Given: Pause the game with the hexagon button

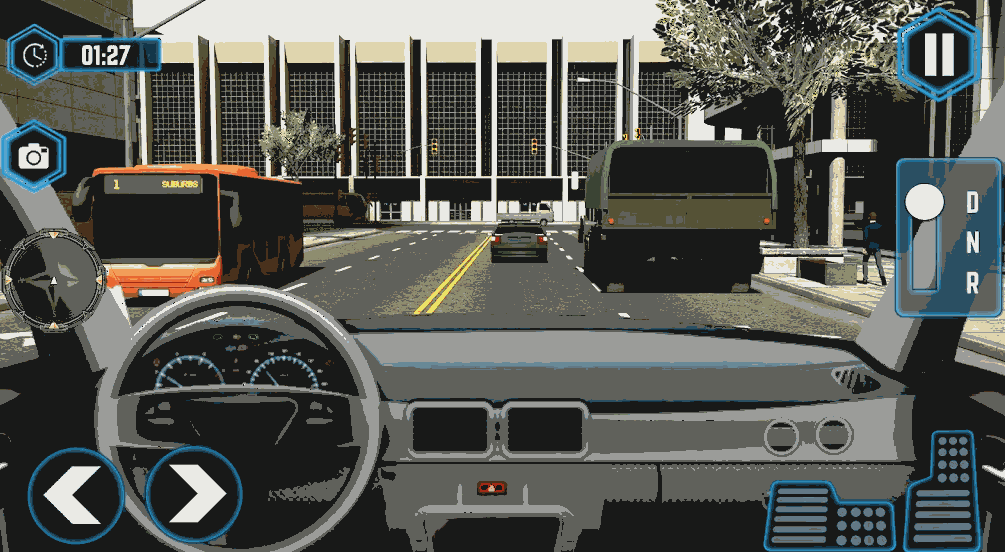Looking at the screenshot, I should (x=938, y=54).
